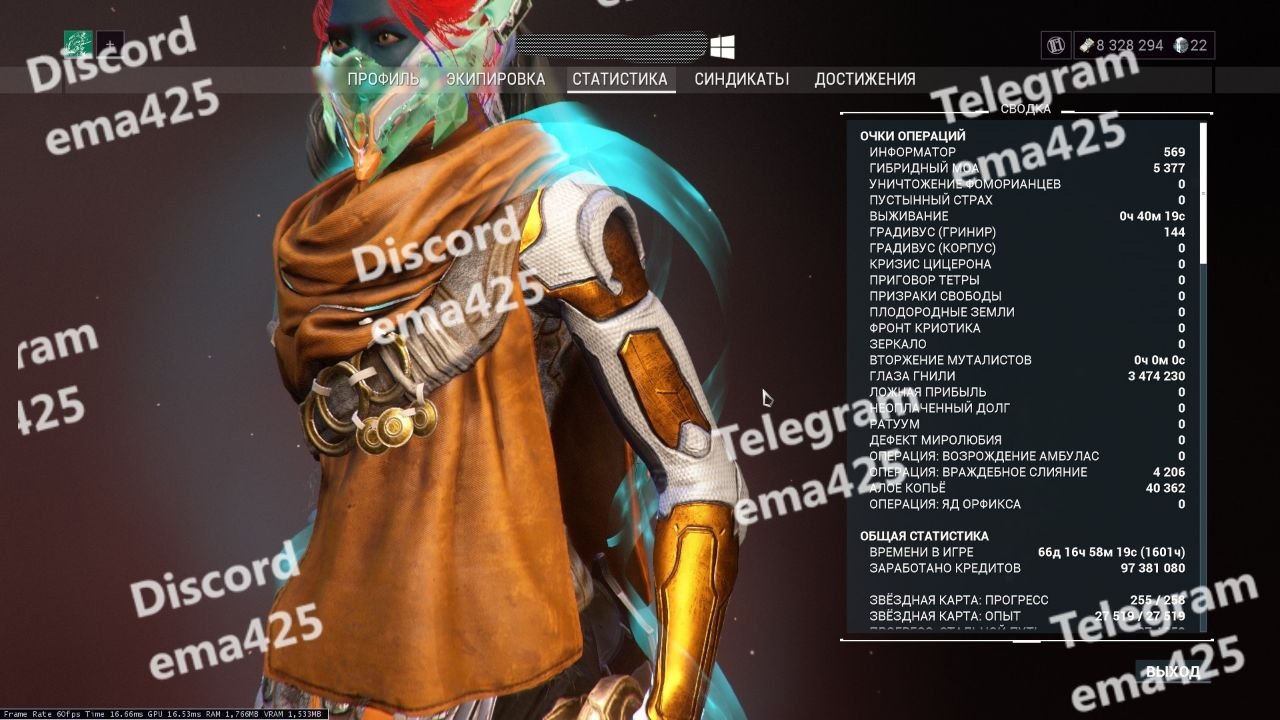Switch to the ЭКИПИРОВКА tab

(496, 79)
